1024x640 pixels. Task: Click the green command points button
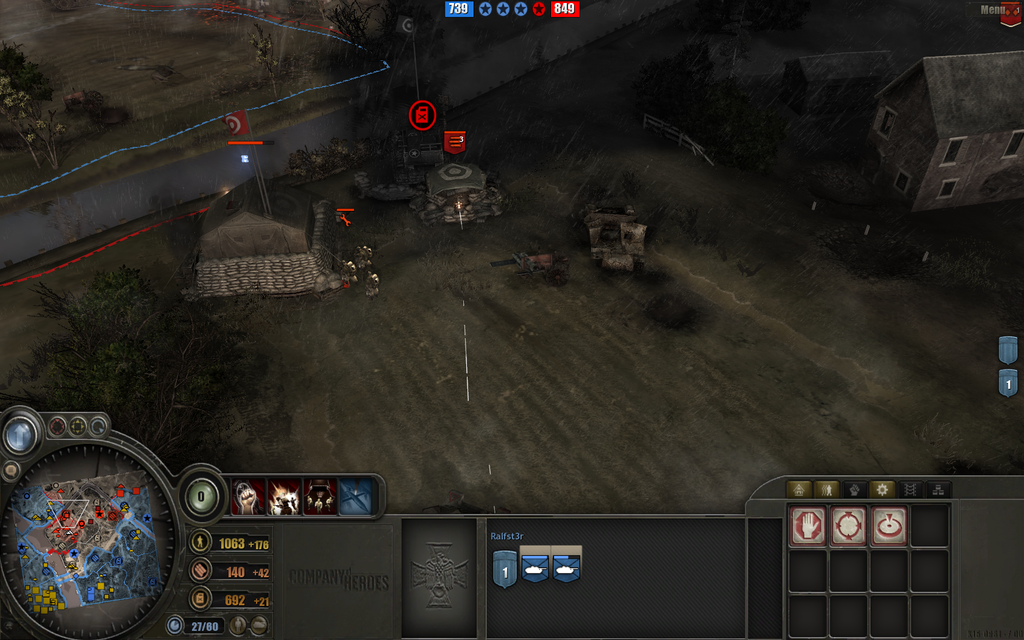(x=203, y=495)
